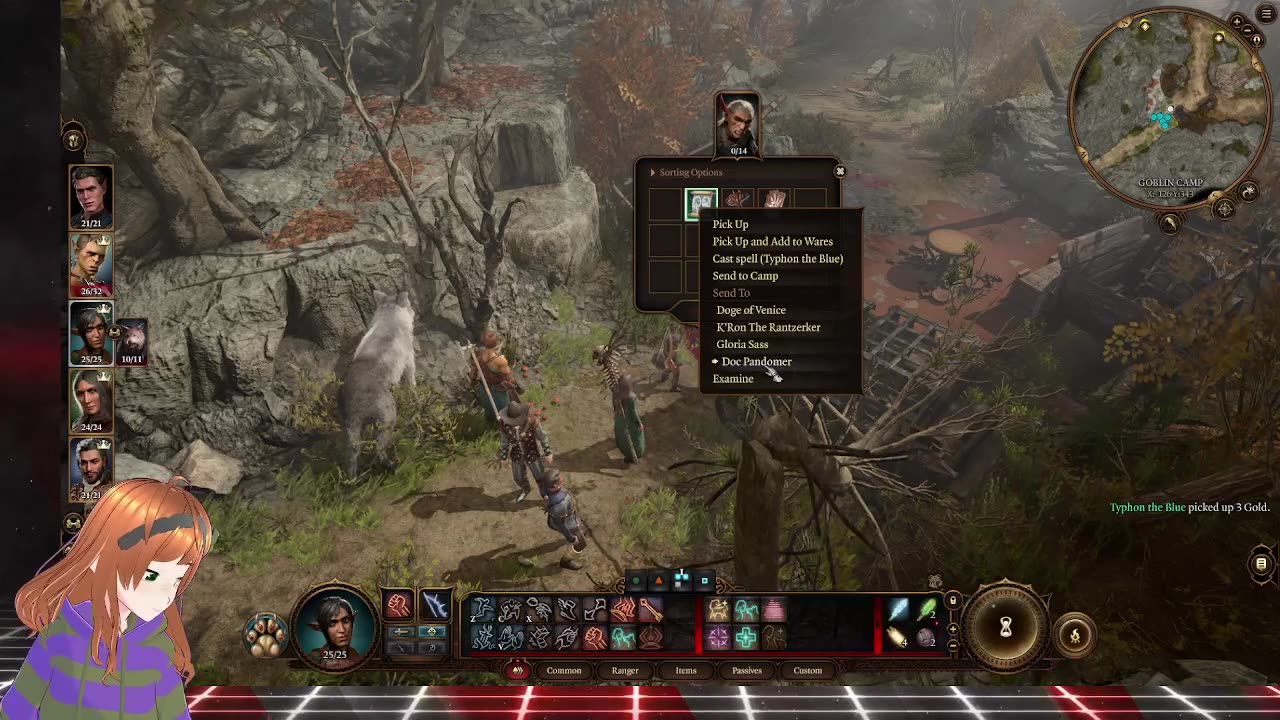Choose Examine from the context menu
The image size is (1280, 720).
tap(733, 379)
